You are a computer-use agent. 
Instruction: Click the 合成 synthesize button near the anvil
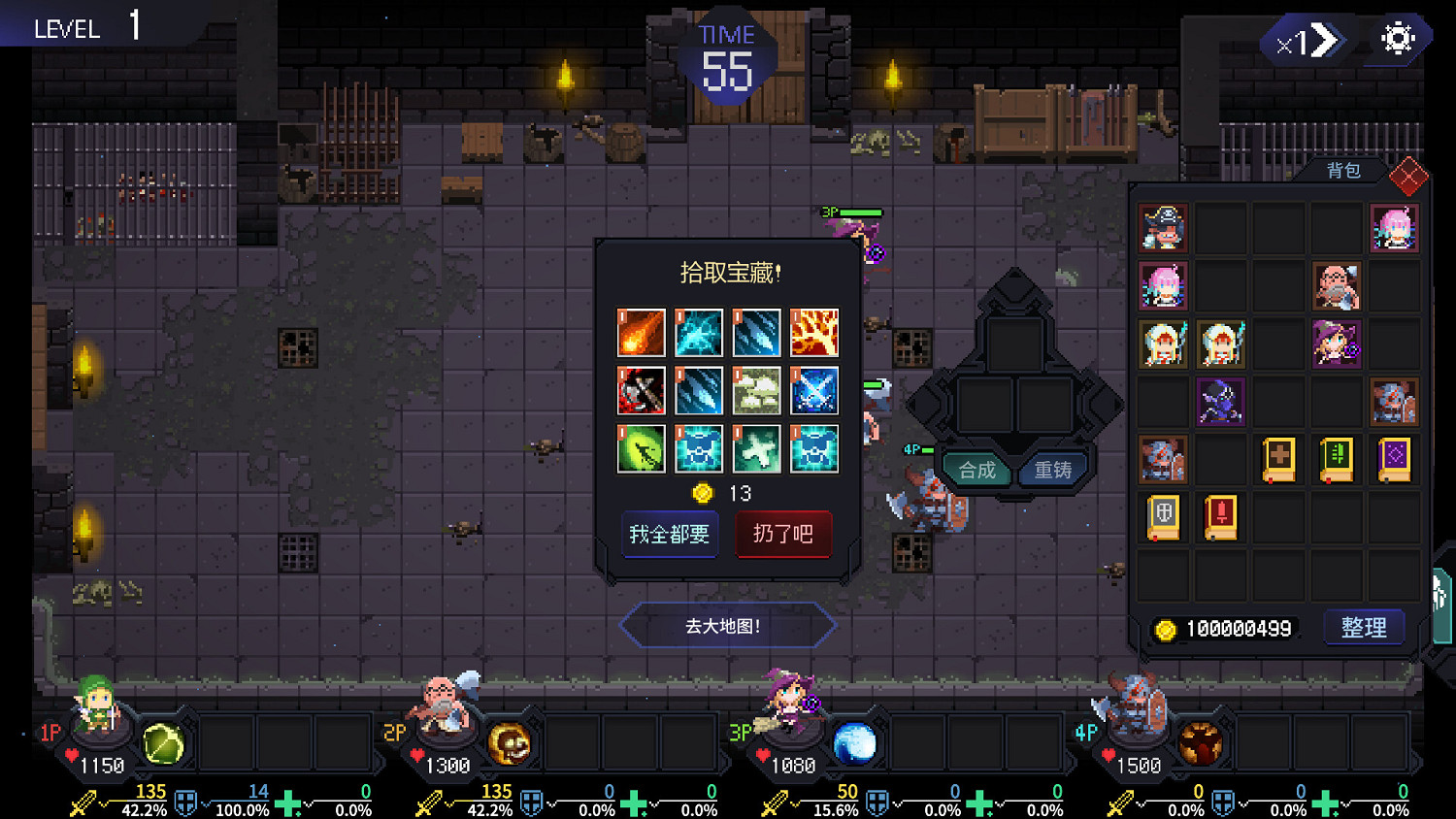(976, 470)
